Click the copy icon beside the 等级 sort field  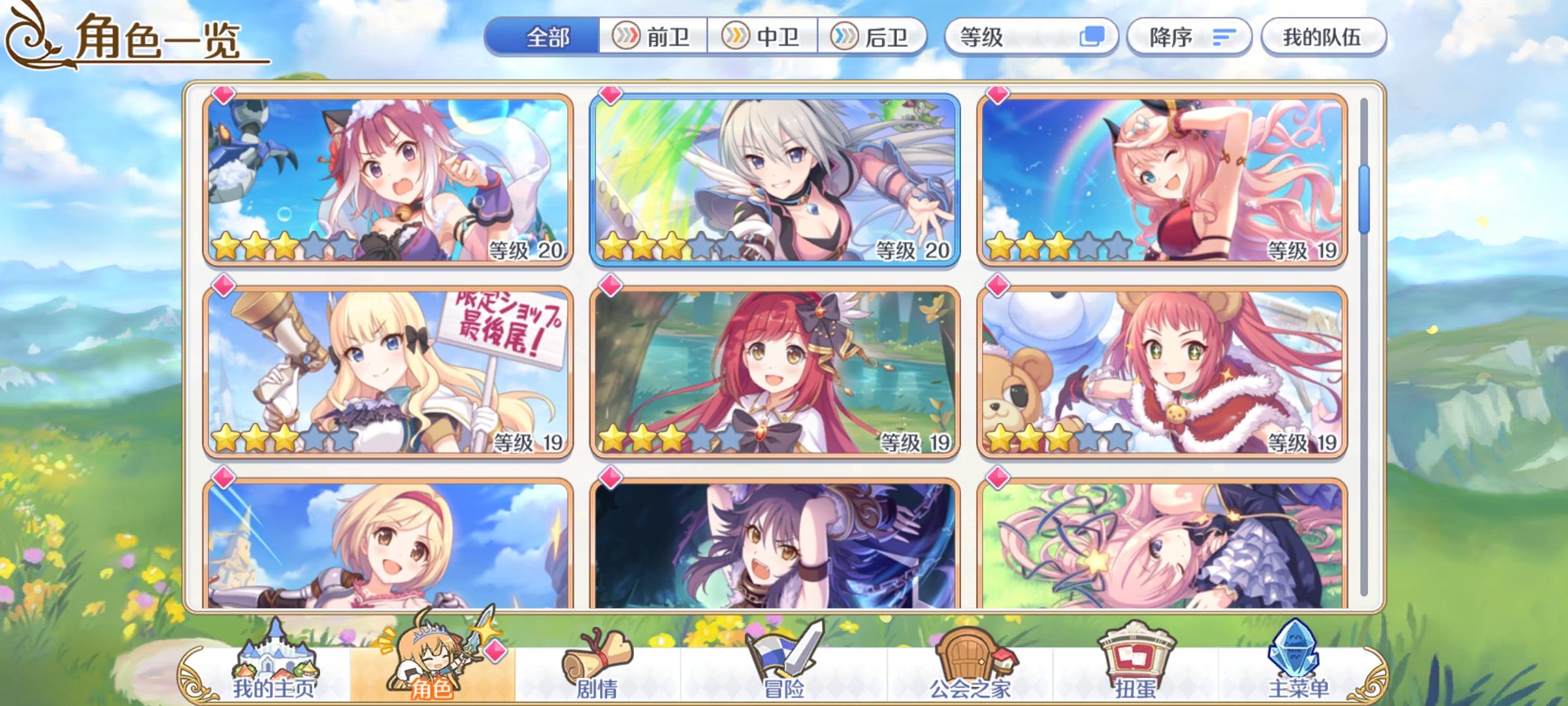click(x=1091, y=37)
